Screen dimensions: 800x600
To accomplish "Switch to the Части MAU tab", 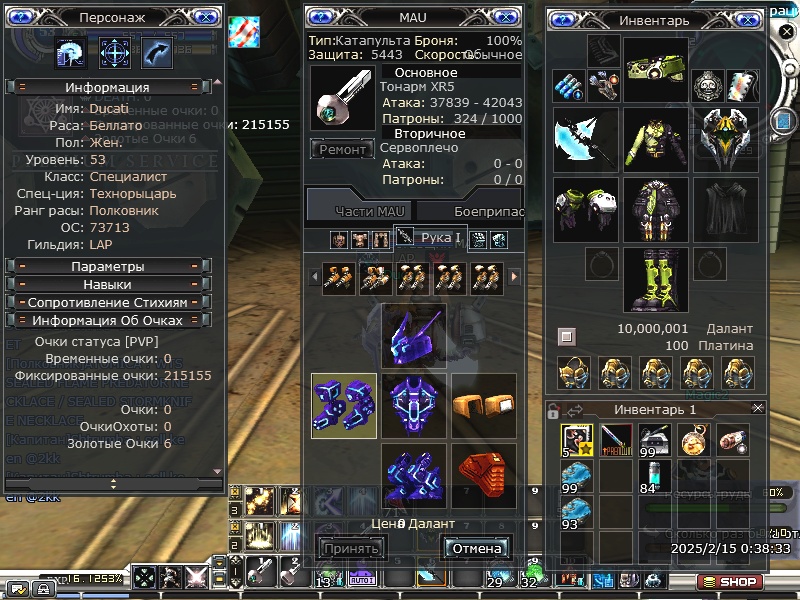I will pos(359,211).
